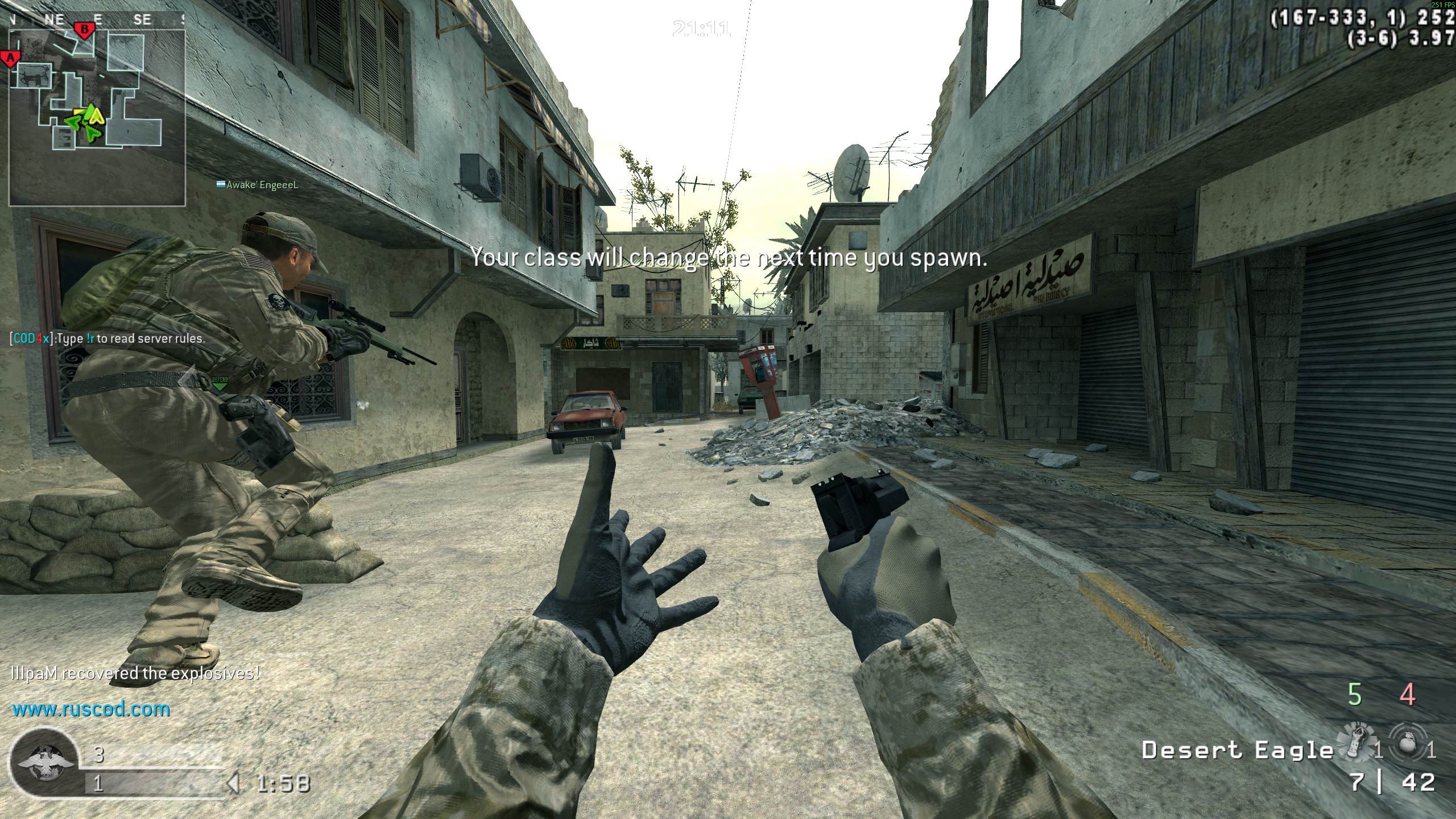Image resolution: width=1456 pixels, height=819 pixels.
Task: Click the minimap in the corner
Action: coord(97,117)
